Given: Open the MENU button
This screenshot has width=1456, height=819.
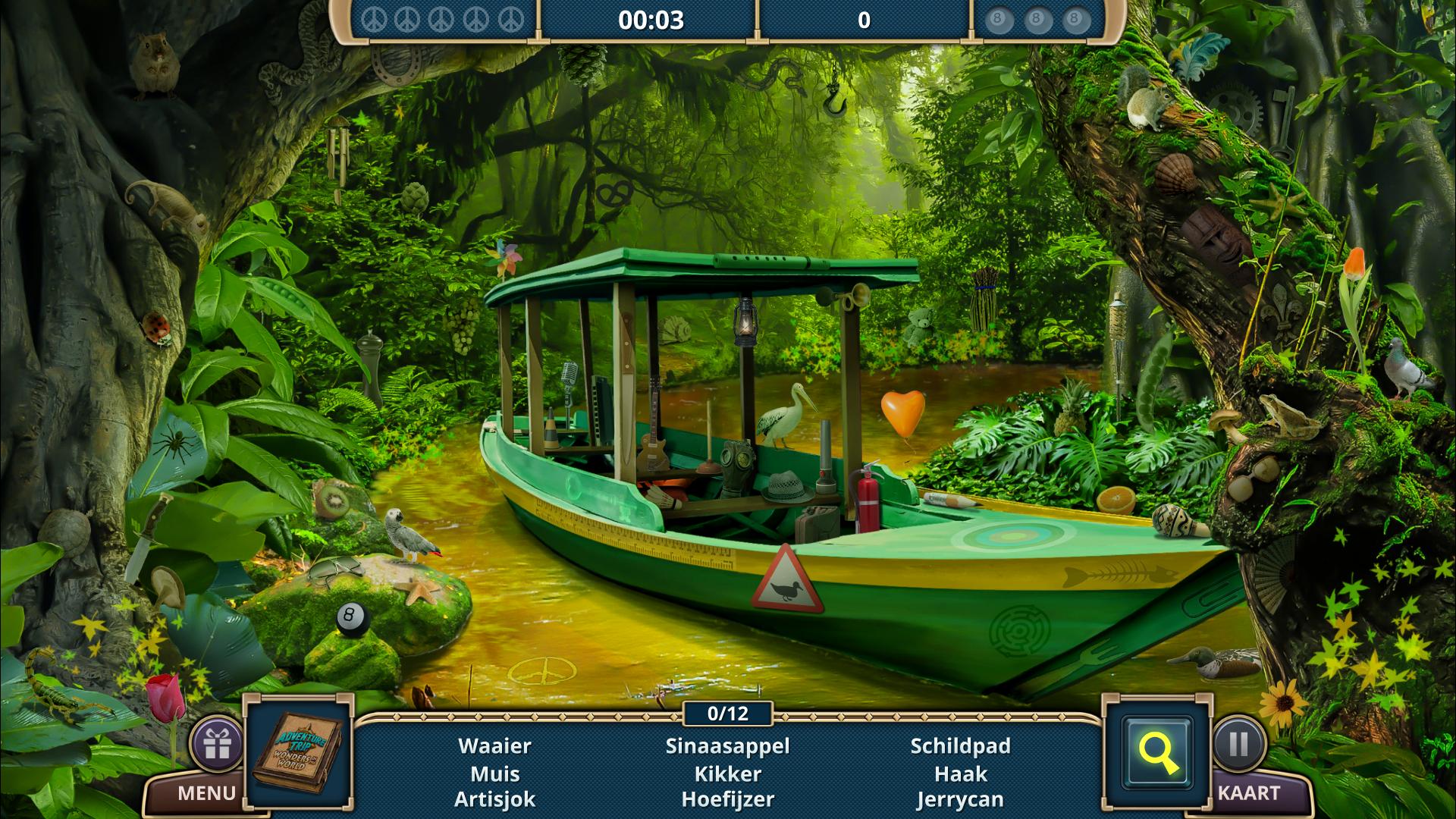Looking at the screenshot, I should [206, 794].
